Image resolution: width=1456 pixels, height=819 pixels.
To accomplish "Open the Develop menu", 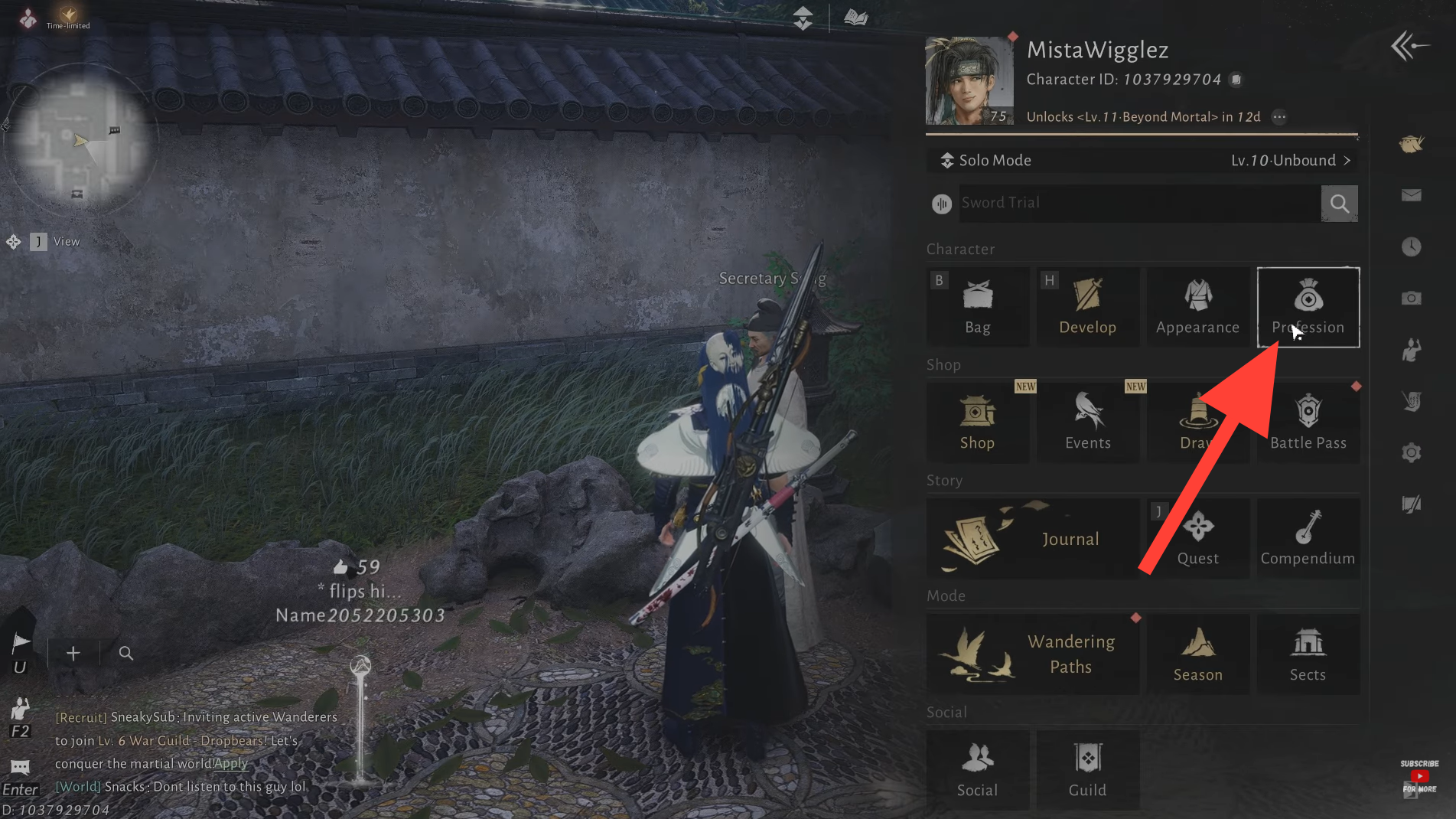I will click(1087, 307).
